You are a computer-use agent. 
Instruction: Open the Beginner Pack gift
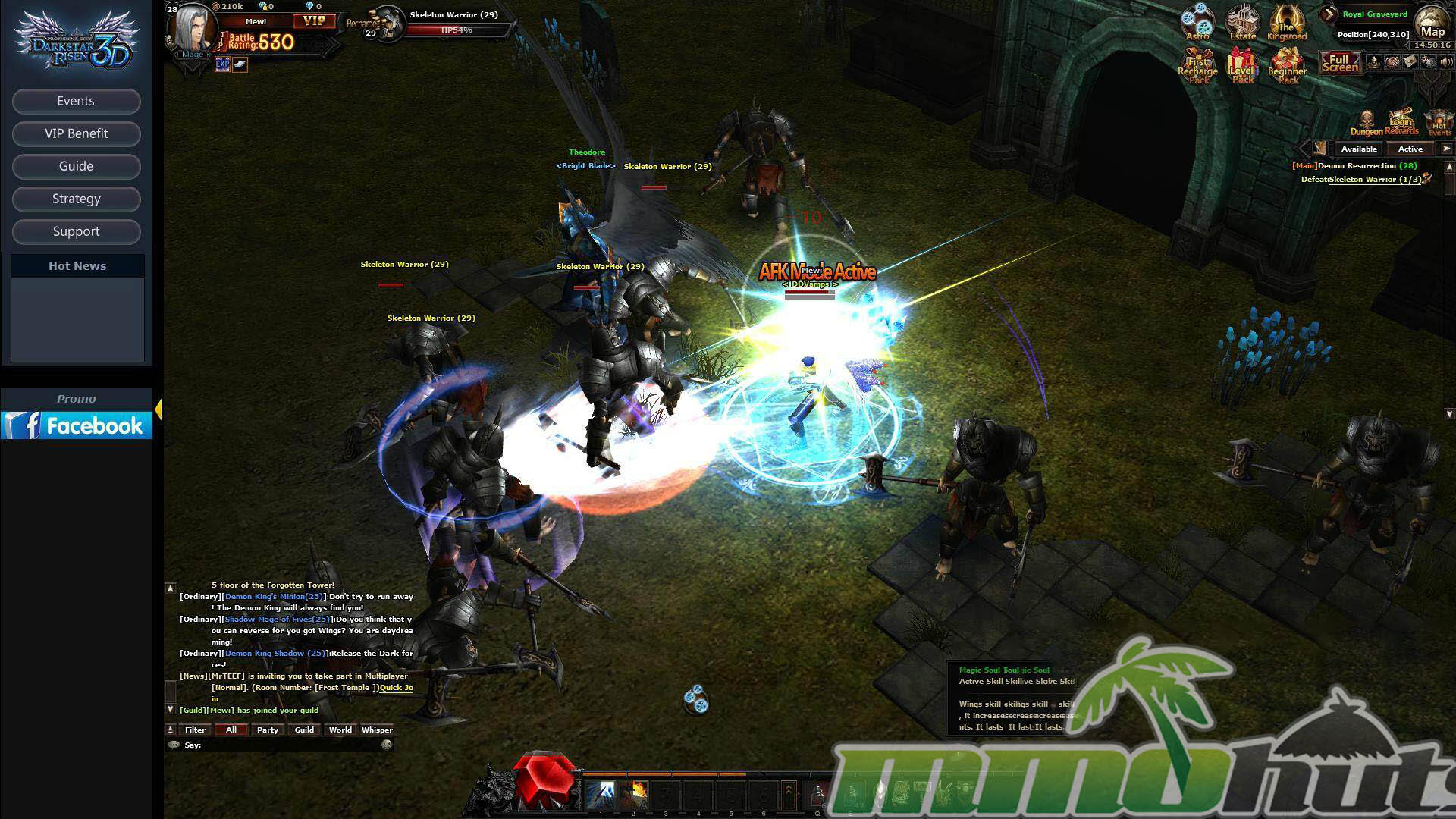click(x=1288, y=66)
